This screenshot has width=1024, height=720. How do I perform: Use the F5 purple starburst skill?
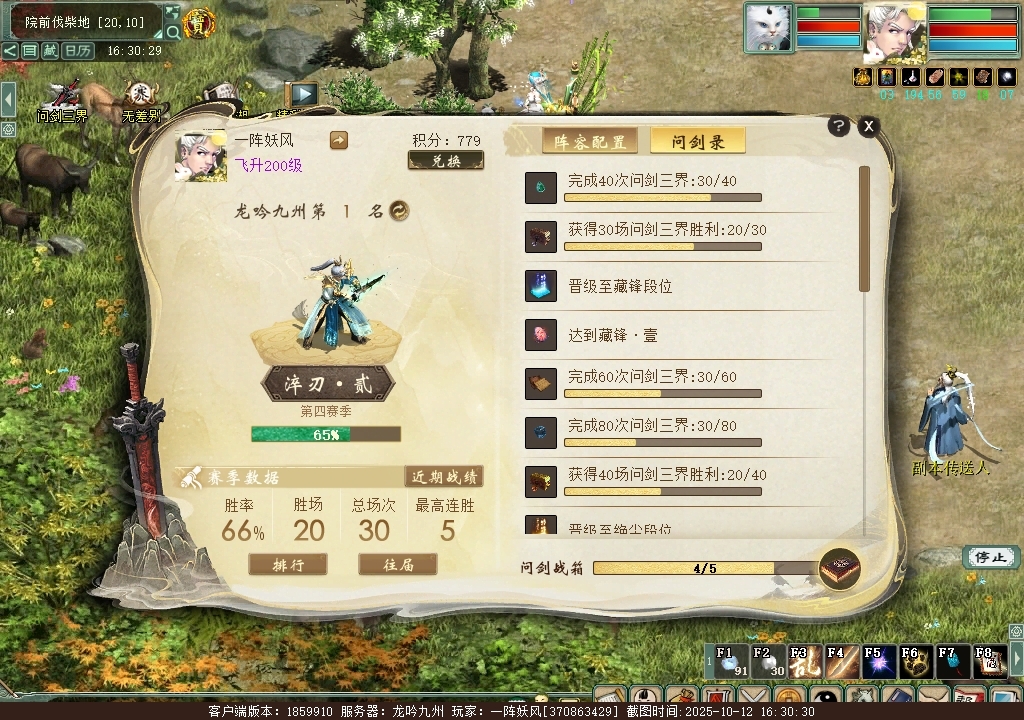point(877,661)
